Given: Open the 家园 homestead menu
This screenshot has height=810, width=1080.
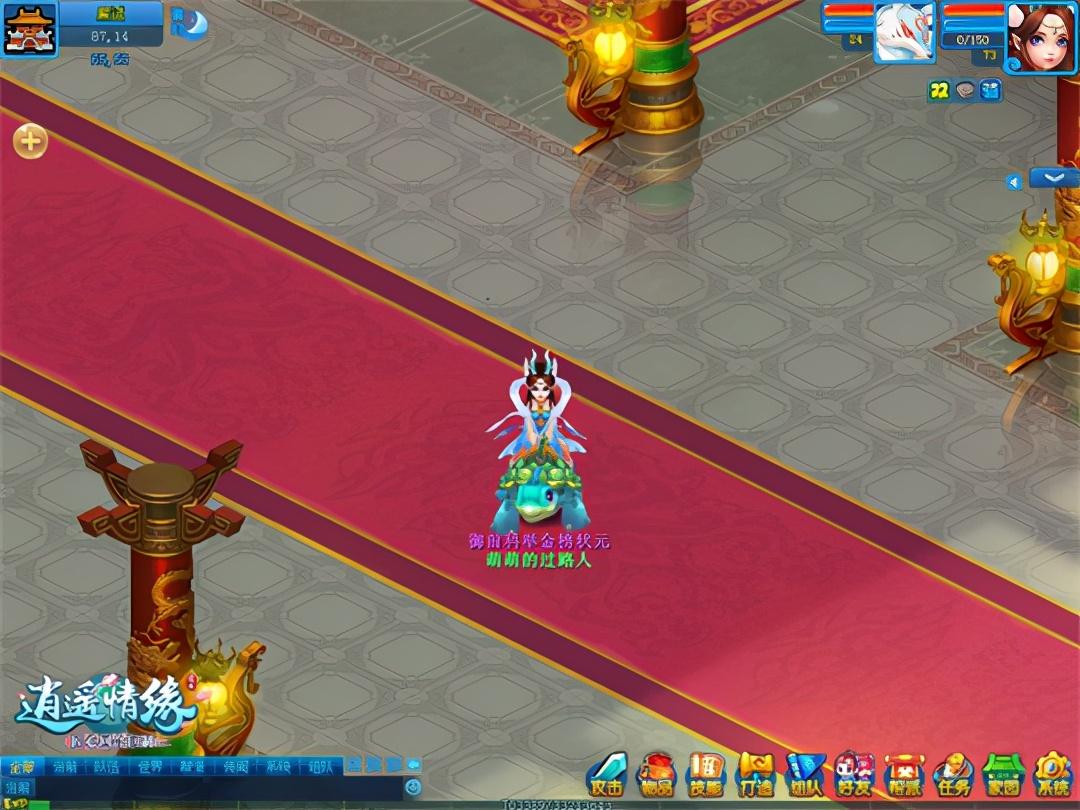Looking at the screenshot, I should tap(1003, 774).
